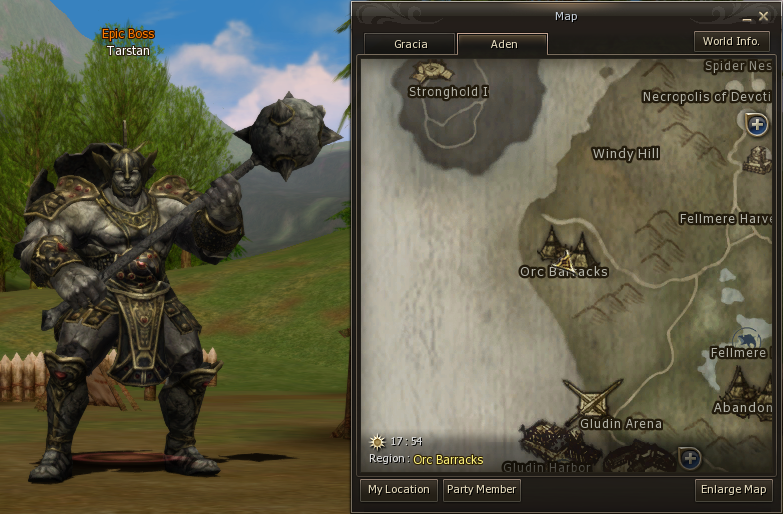Minimize the Map window

747,17
